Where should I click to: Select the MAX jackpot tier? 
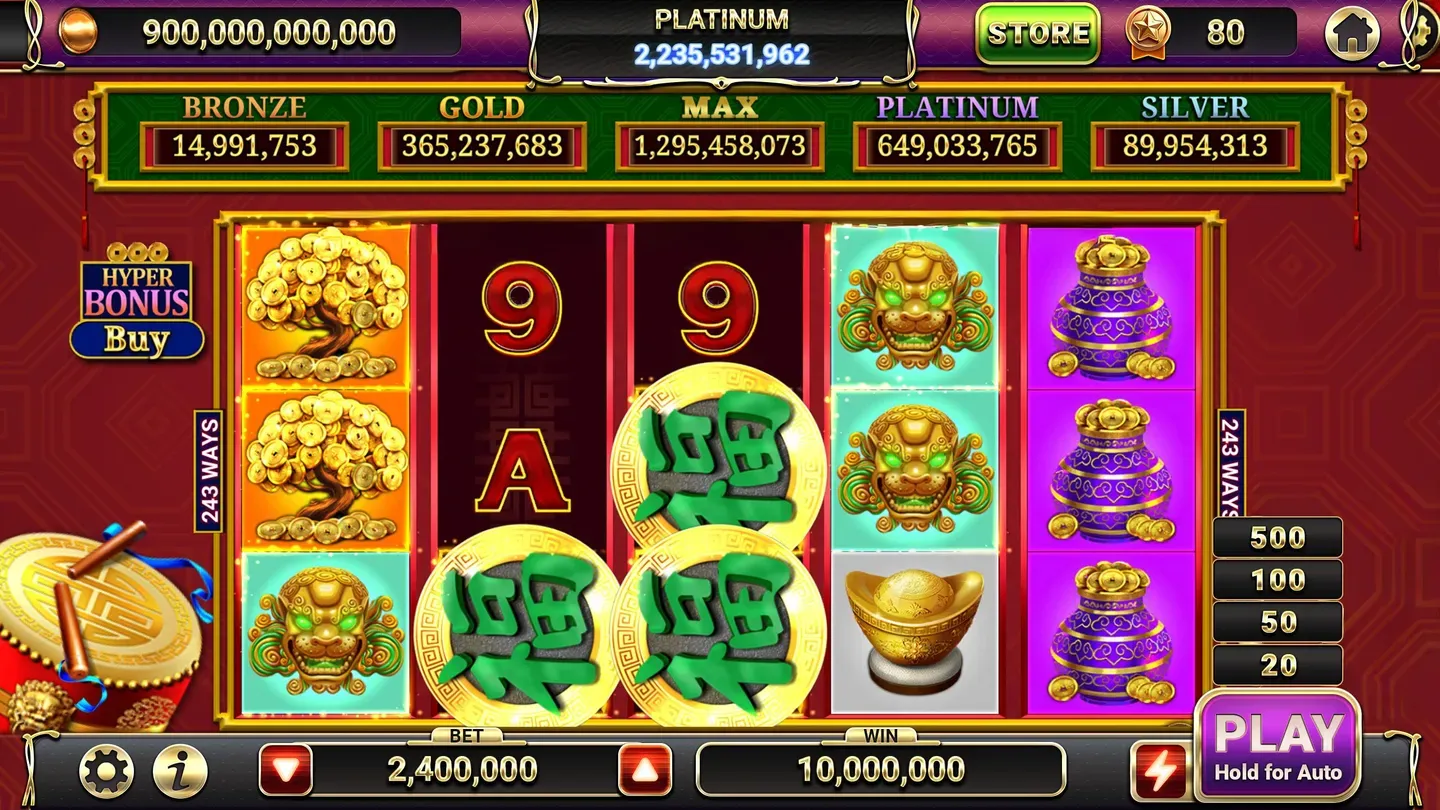718,145
